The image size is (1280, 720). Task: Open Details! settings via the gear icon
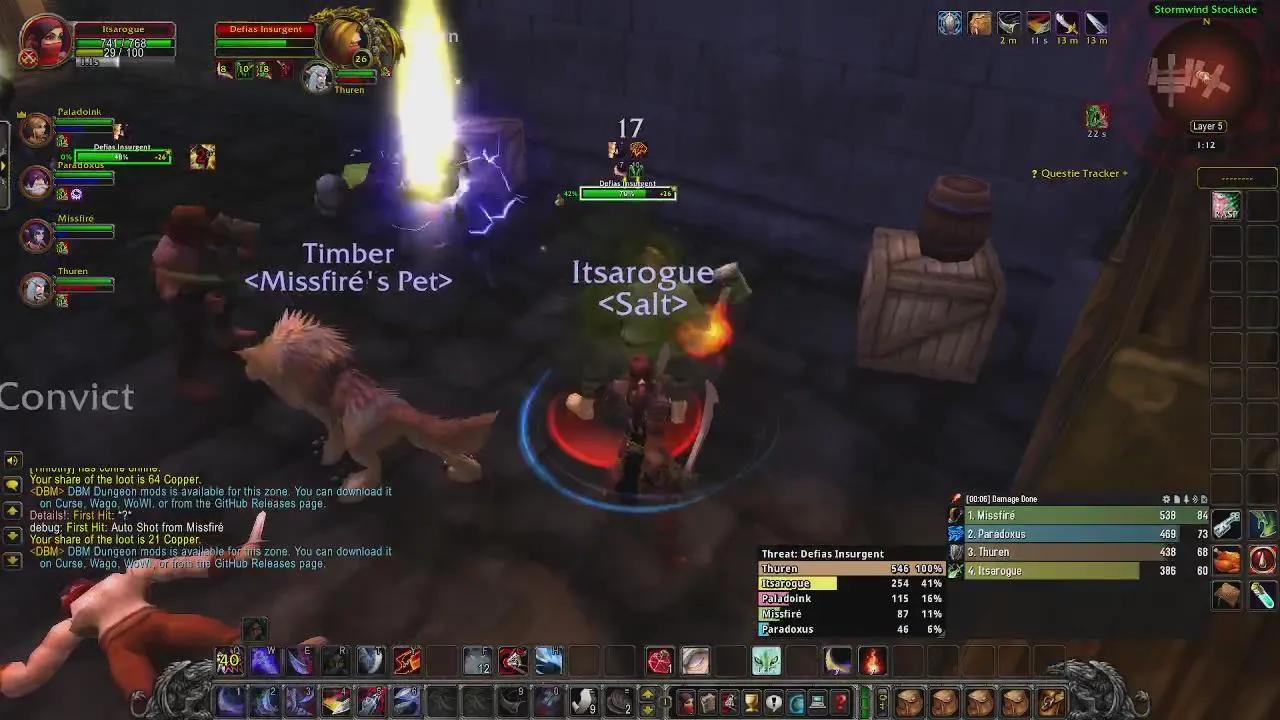click(x=1165, y=499)
